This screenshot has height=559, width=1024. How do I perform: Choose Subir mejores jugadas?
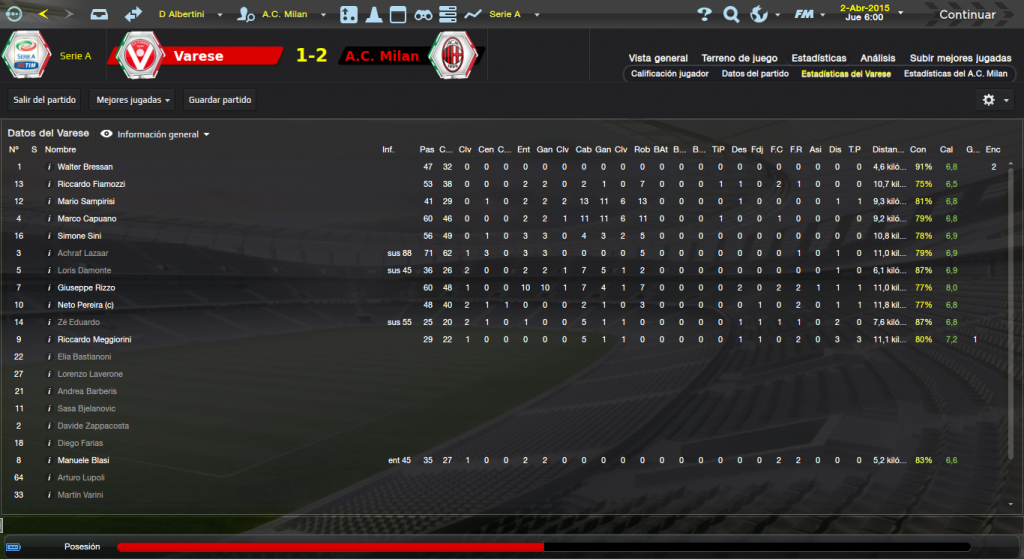[960, 58]
